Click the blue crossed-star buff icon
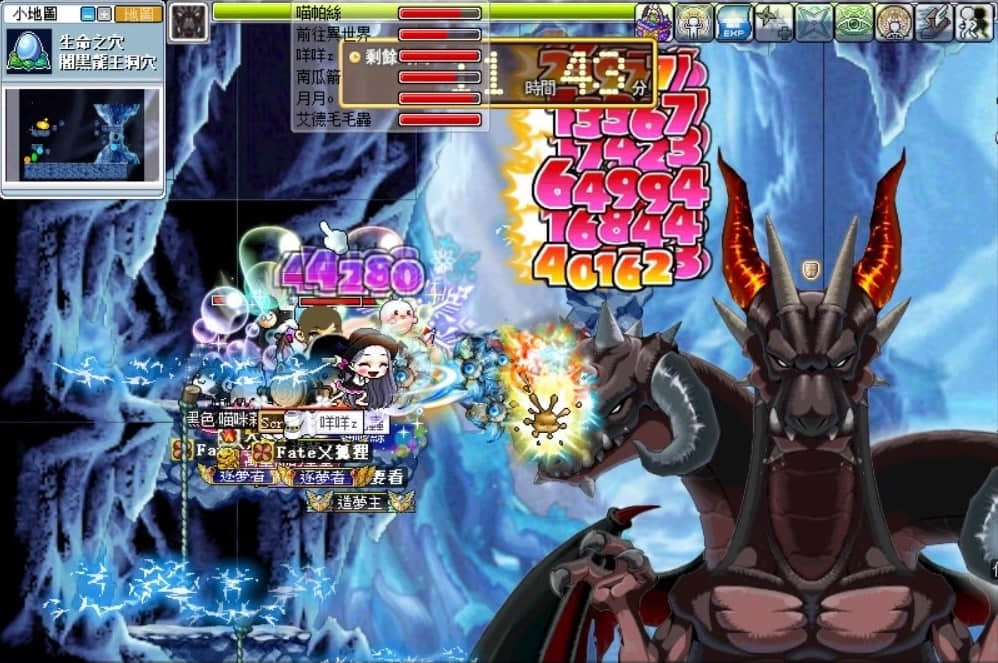Image resolution: width=998 pixels, height=663 pixels. pos(814,21)
